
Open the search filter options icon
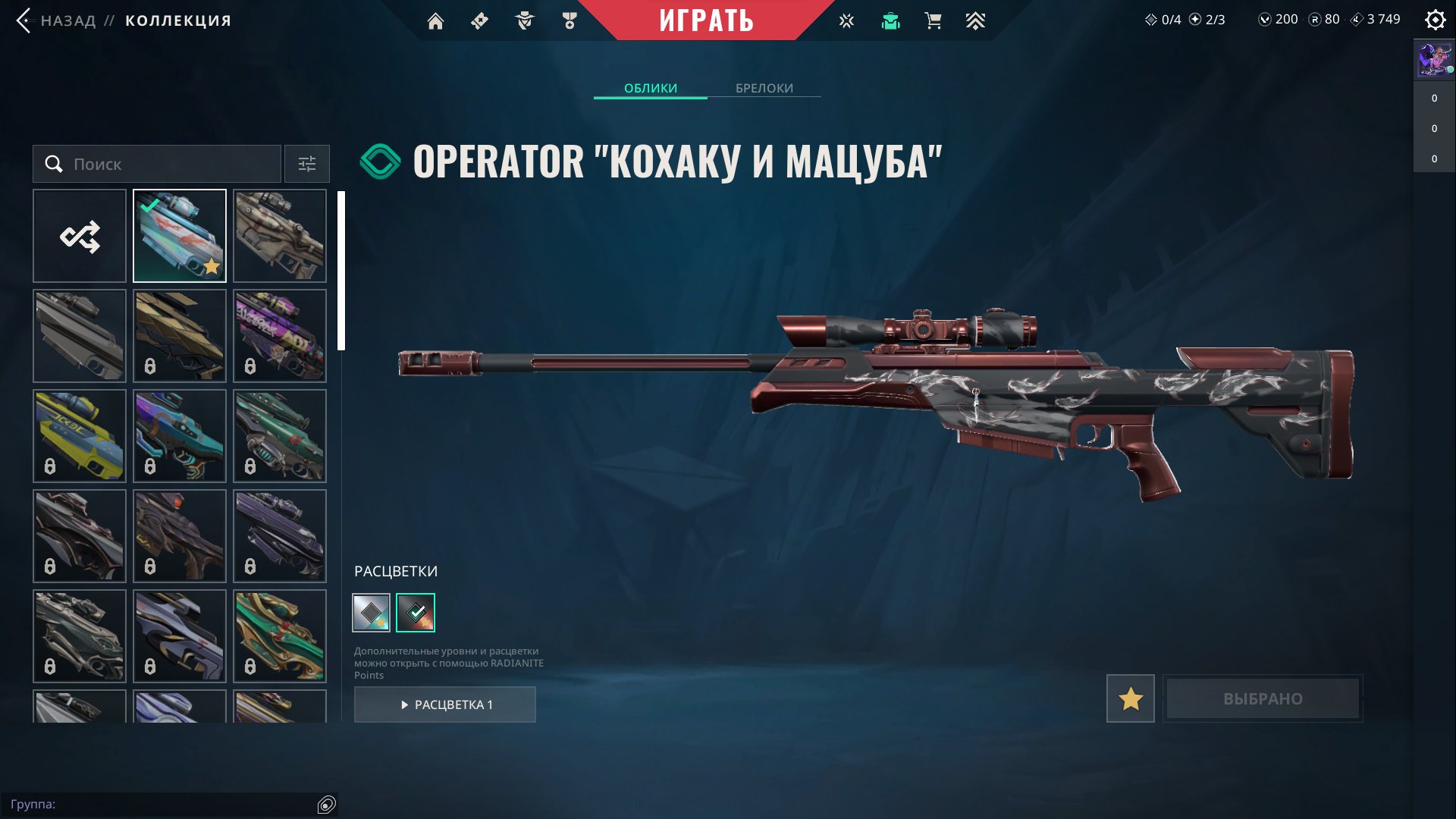(x=306, y=164)
